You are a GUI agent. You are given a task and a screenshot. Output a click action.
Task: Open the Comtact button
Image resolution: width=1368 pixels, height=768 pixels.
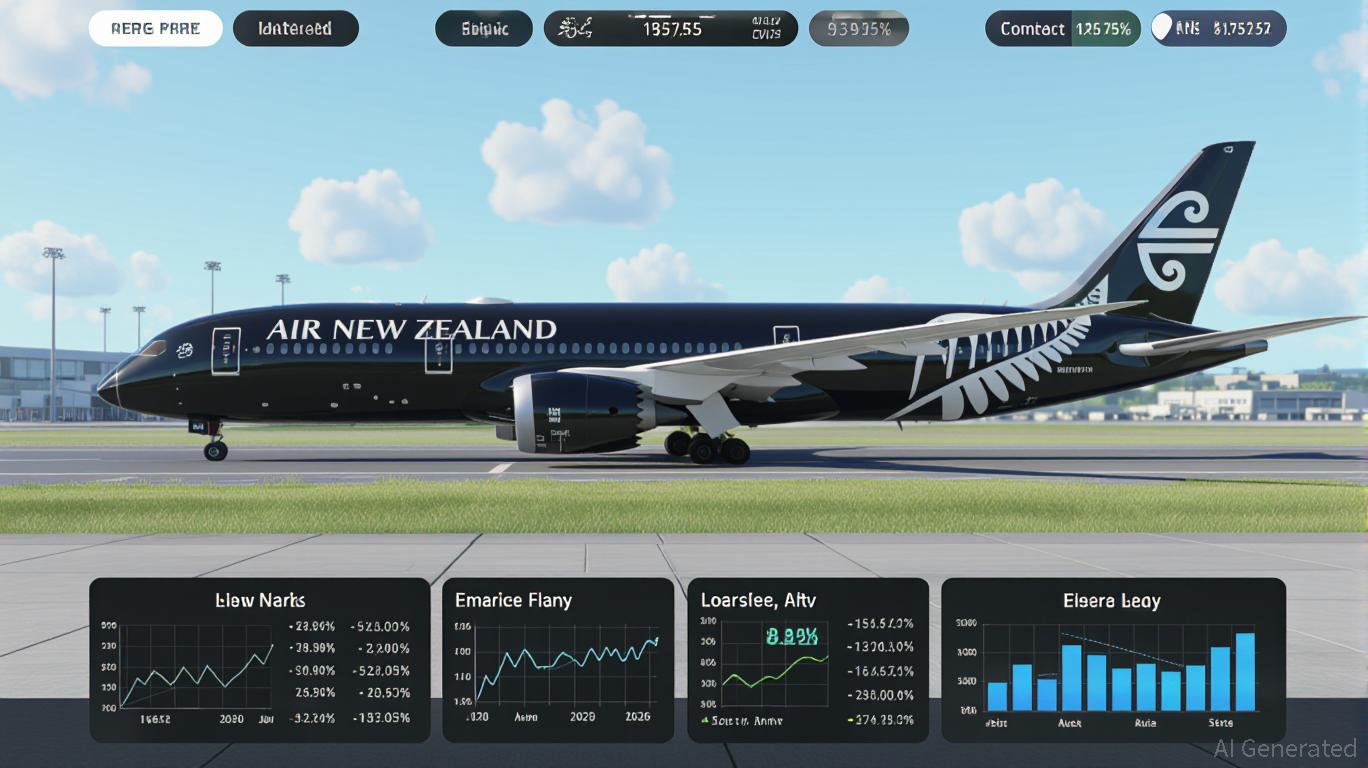(1062, 29)
